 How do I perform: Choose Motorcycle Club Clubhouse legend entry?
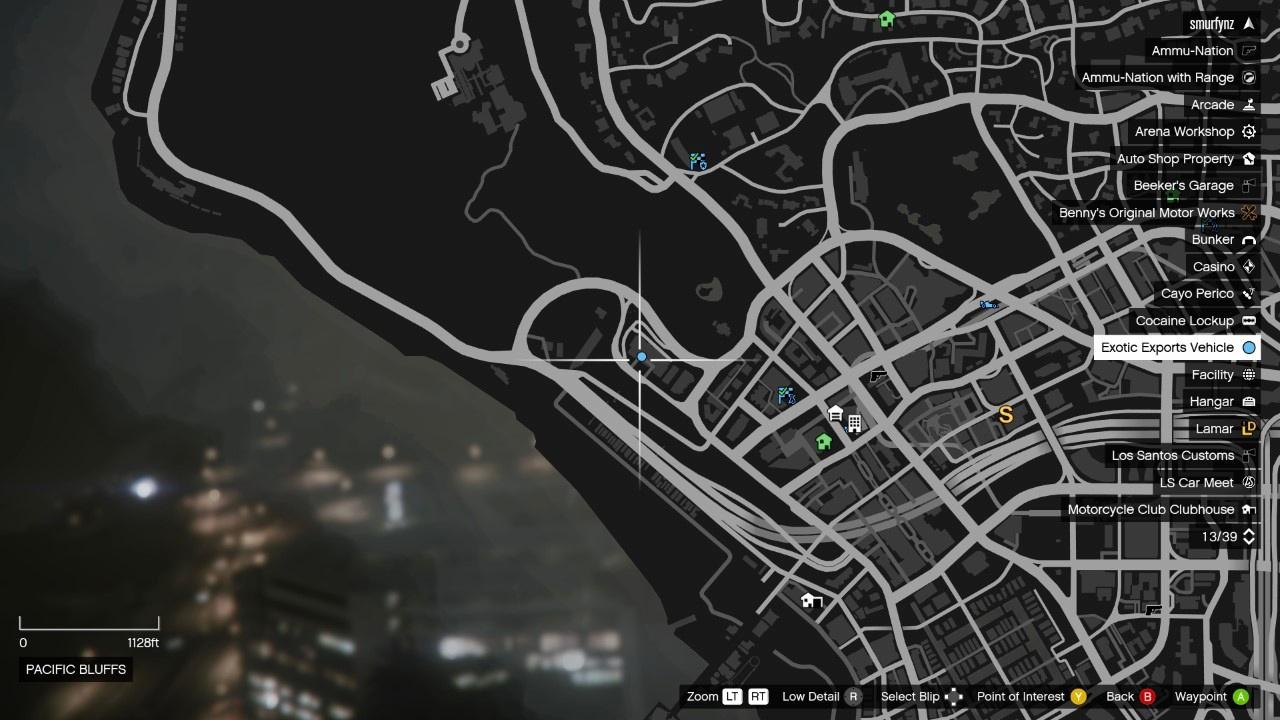point(1160,510)
